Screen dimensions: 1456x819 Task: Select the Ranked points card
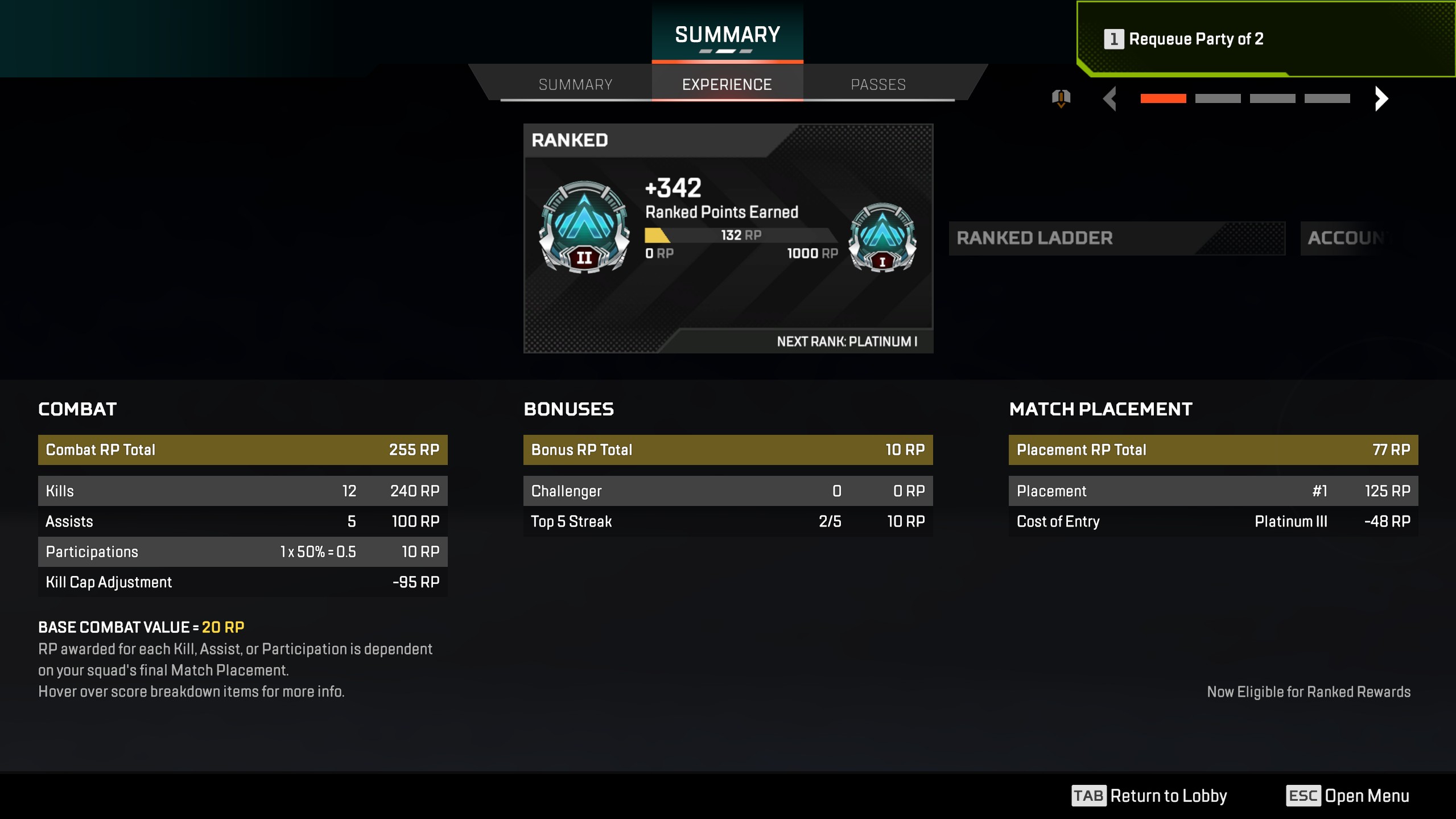click(728, 238)
